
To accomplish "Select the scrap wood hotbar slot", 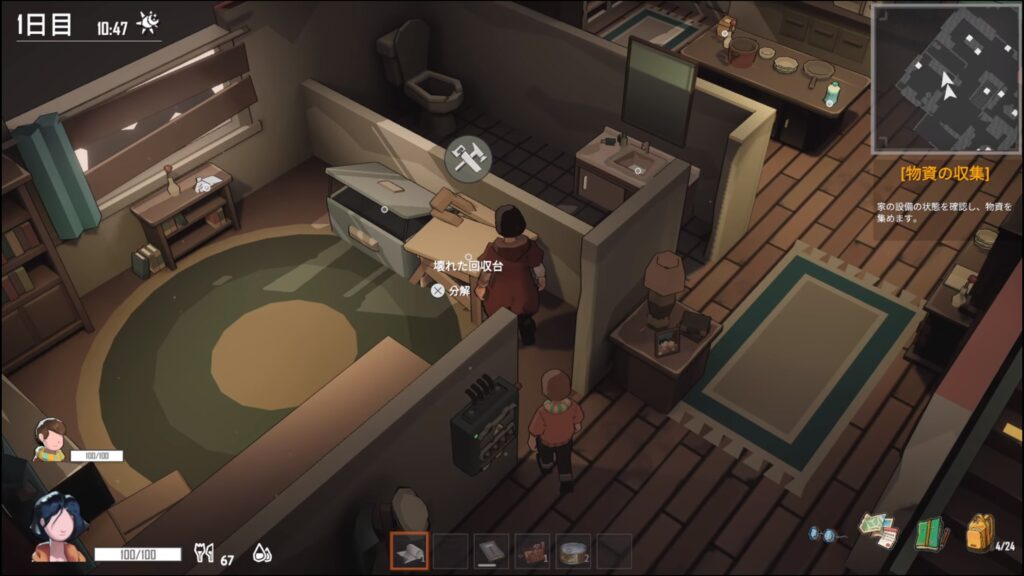I will [x=532, y=551].
